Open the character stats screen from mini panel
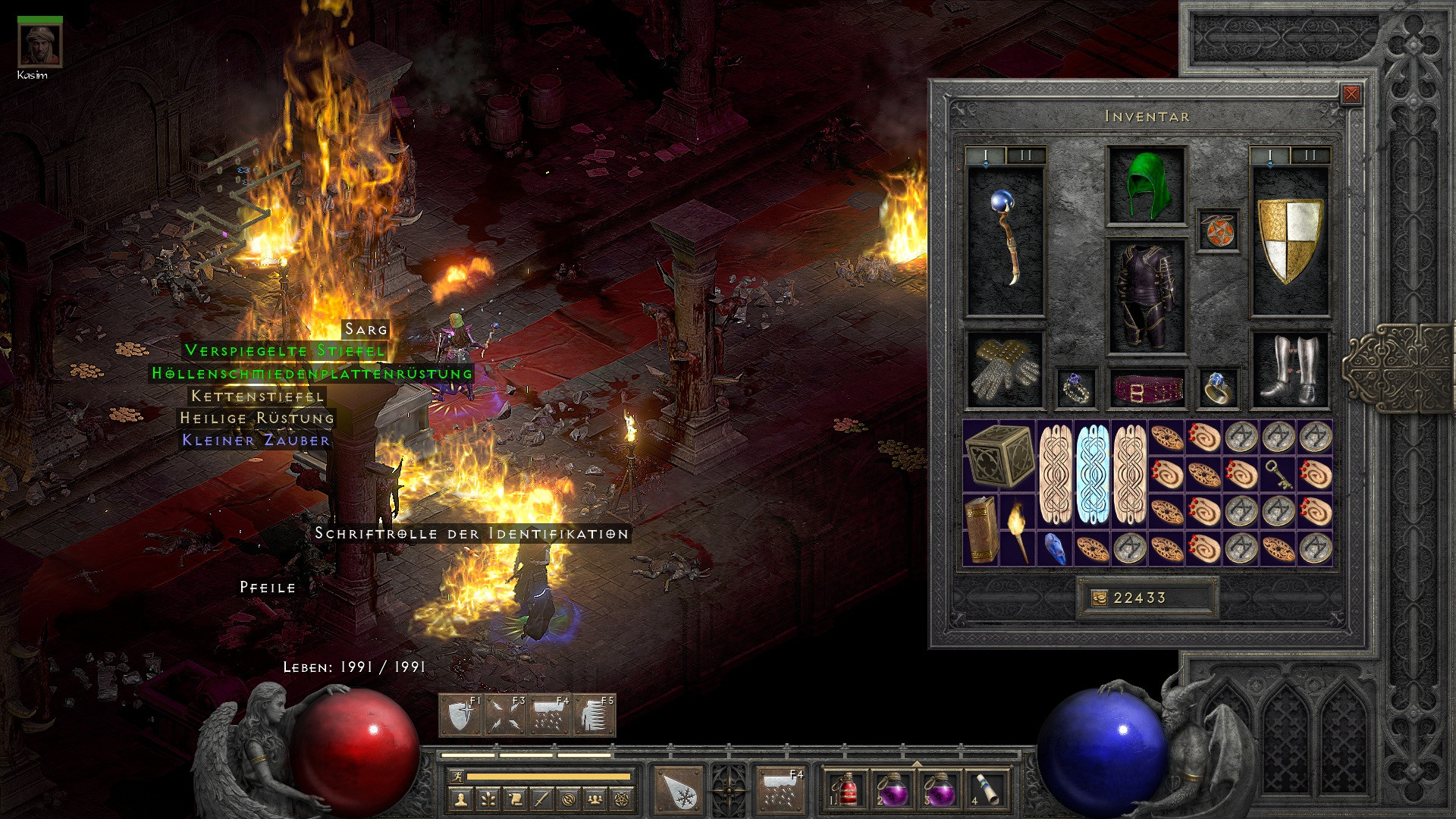Screen dimensions: 1456x819 tap(460, 799)
